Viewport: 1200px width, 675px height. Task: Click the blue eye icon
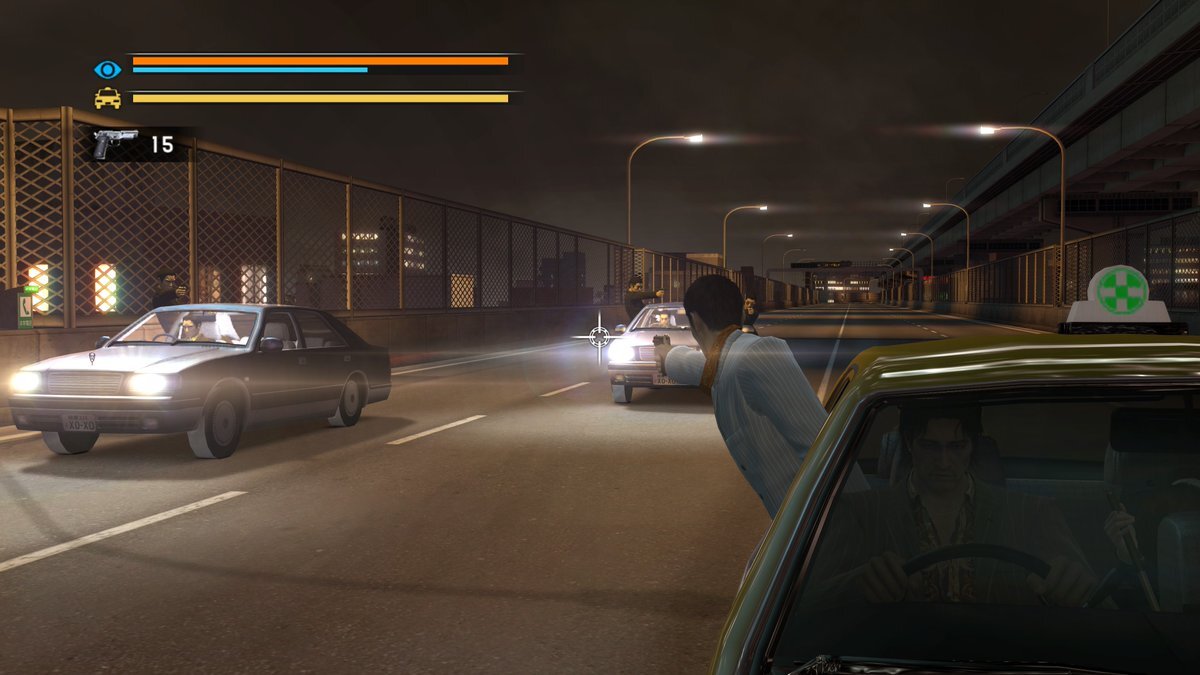click(x=107, y=69)
